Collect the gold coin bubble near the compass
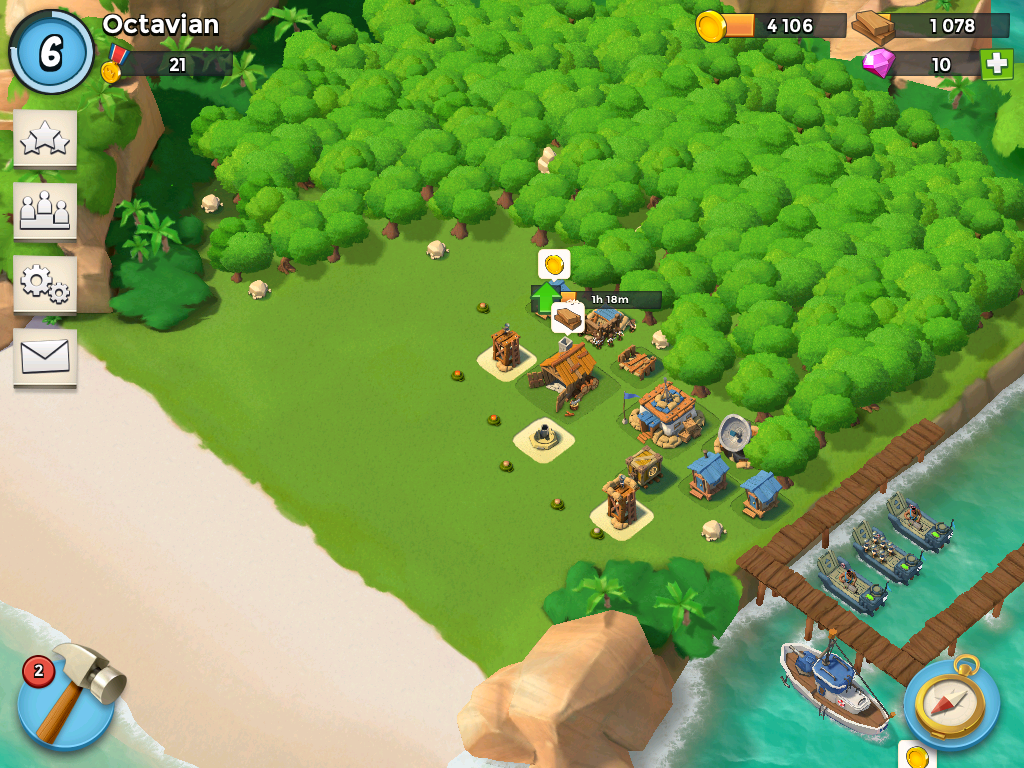 pyautogui.click(x=916, y=756)
